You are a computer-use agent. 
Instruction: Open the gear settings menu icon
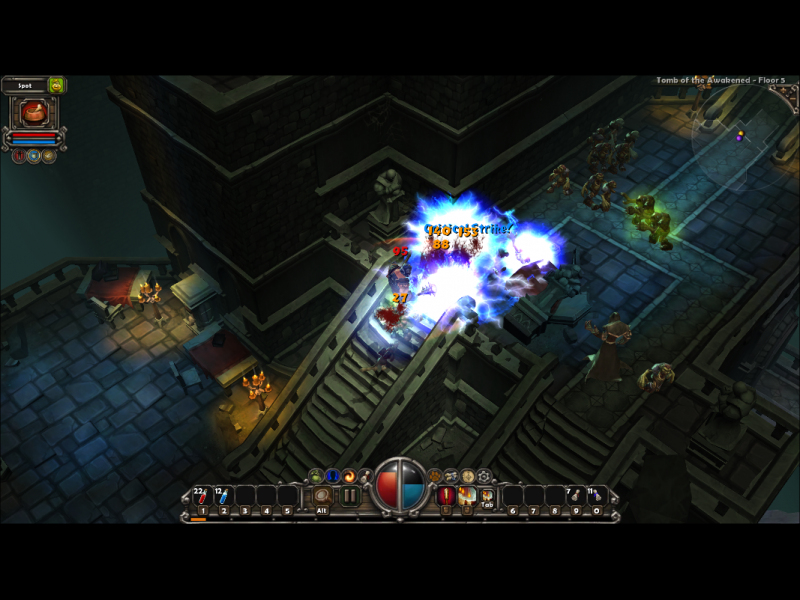485,476
